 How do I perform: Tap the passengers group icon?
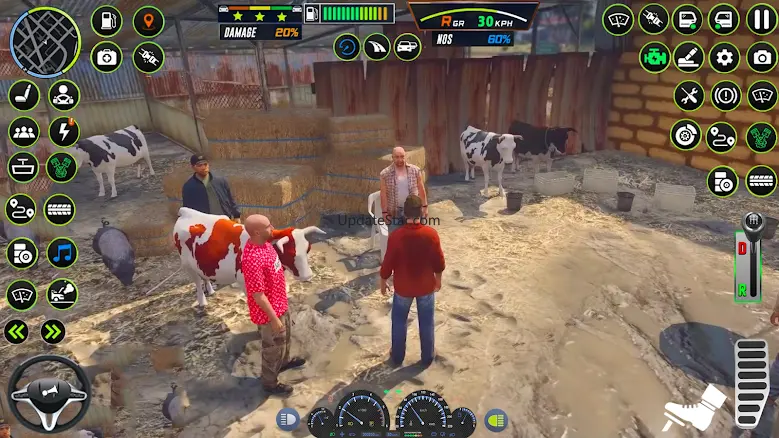pos(22,132)
